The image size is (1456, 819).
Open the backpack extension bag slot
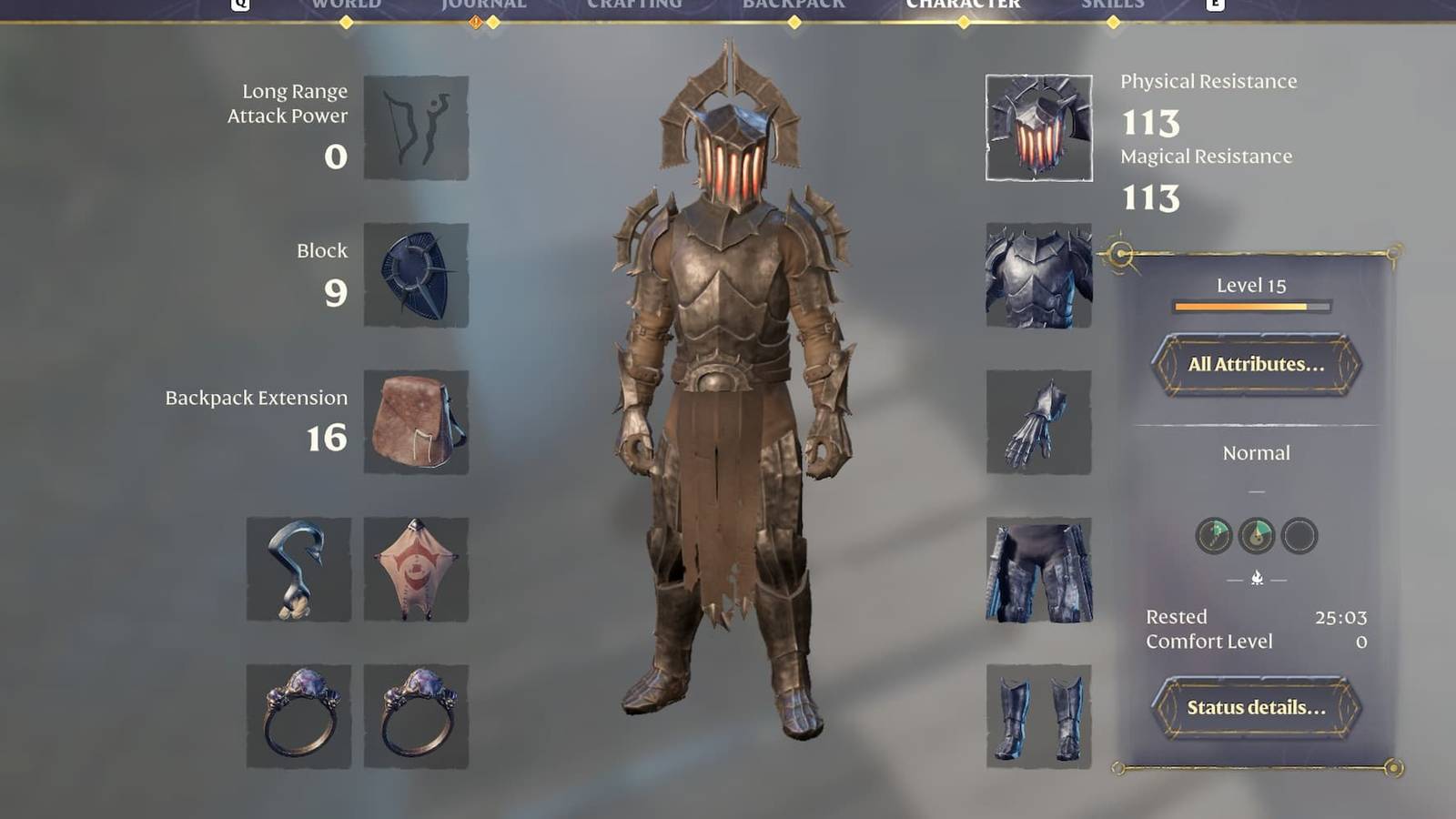[x=417, y=423]
